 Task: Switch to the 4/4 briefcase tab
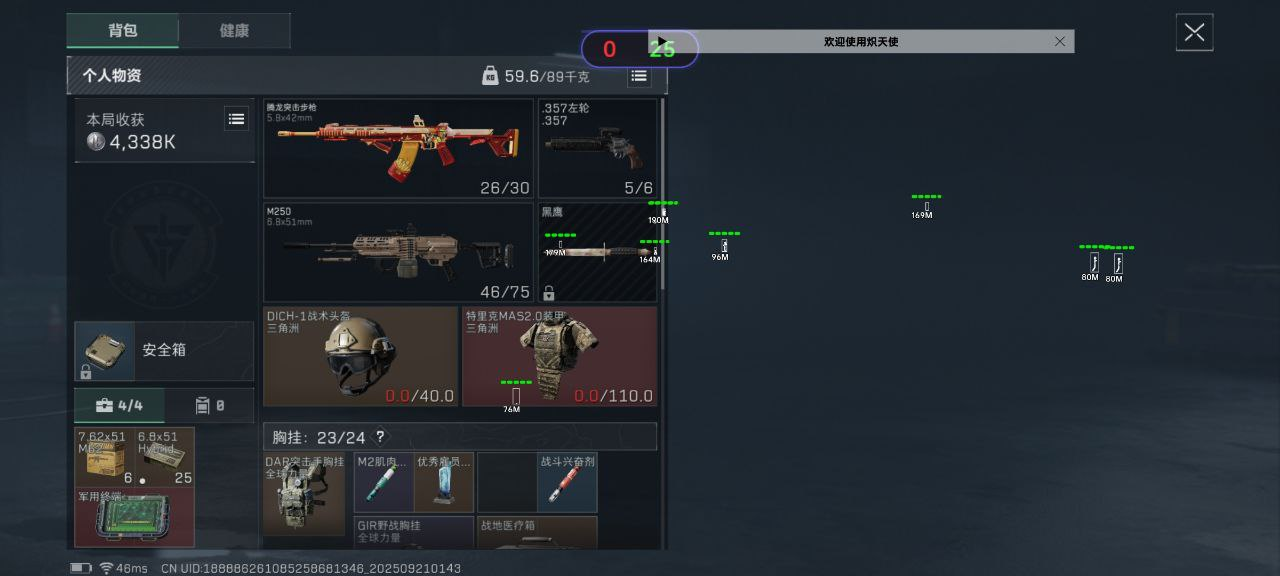(119, 406)
